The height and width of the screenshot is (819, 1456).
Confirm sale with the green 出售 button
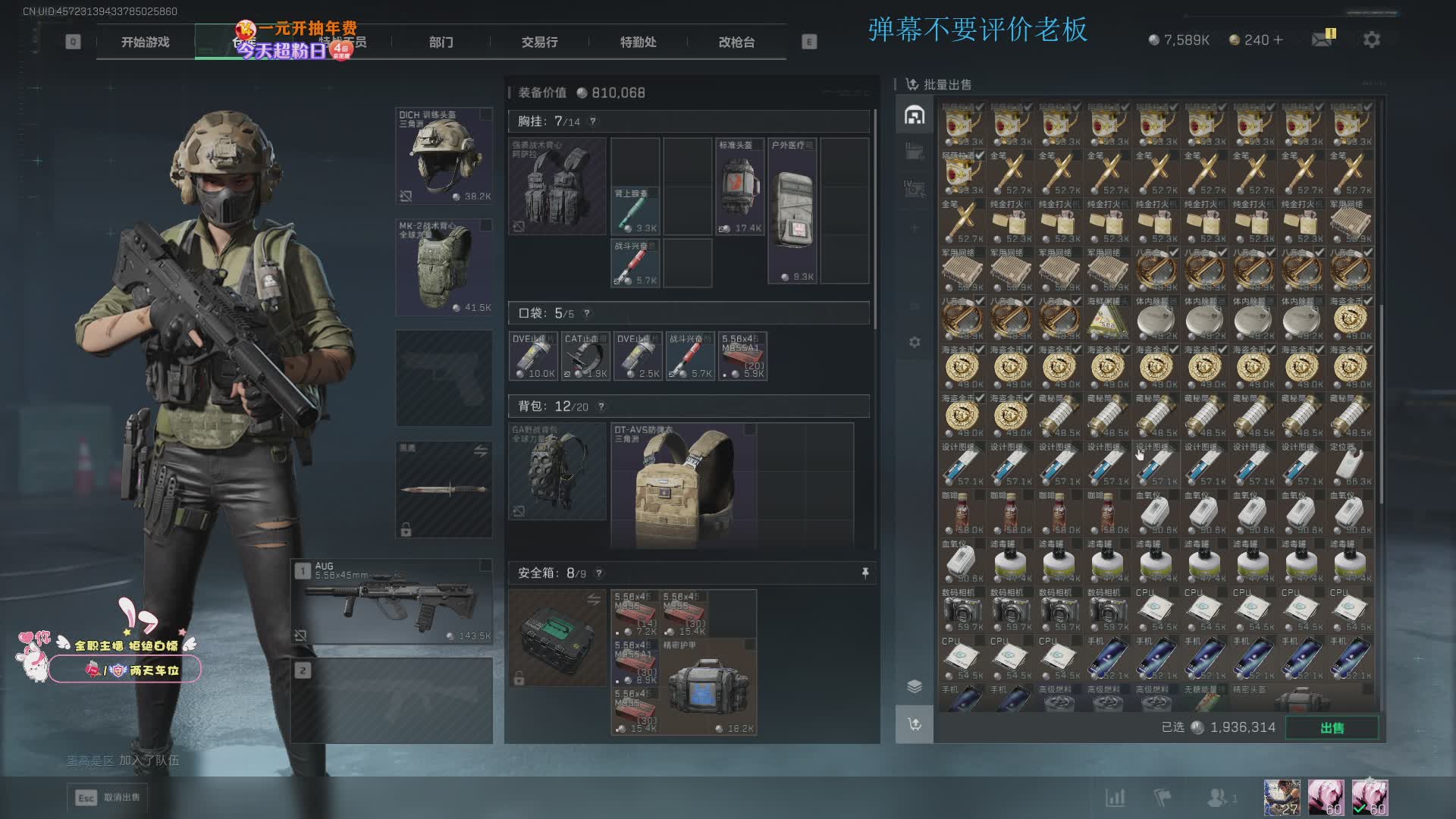point(1332,727)
